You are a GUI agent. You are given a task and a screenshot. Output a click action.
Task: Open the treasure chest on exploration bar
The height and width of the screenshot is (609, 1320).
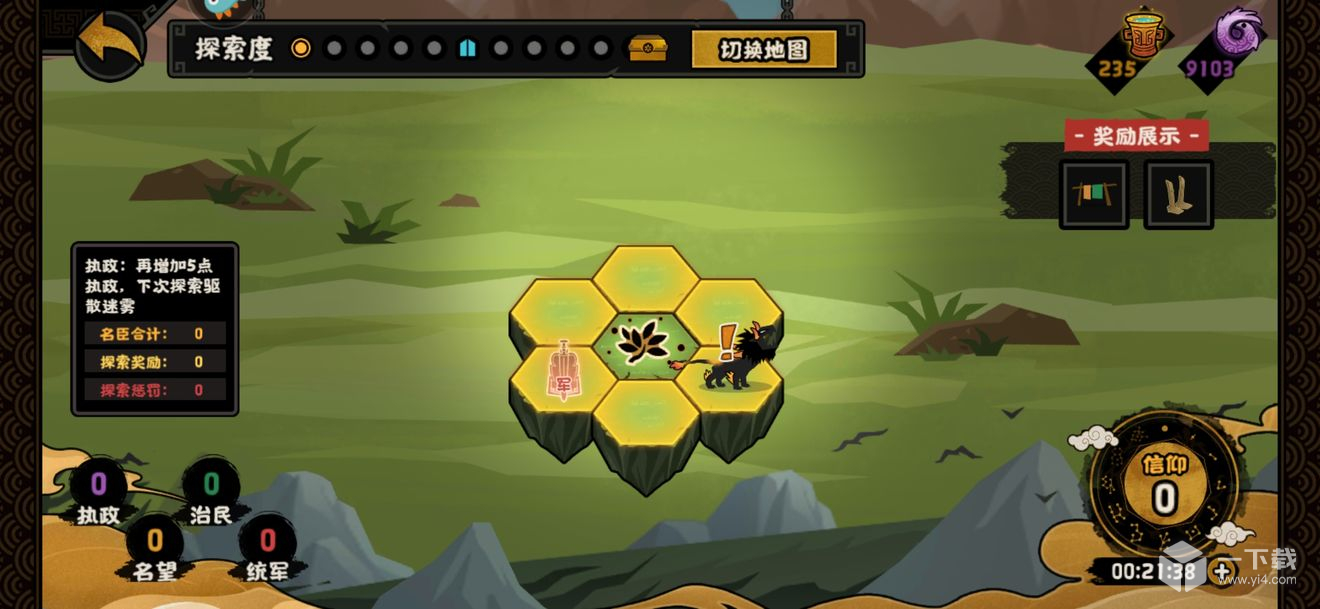pos(647,48)
